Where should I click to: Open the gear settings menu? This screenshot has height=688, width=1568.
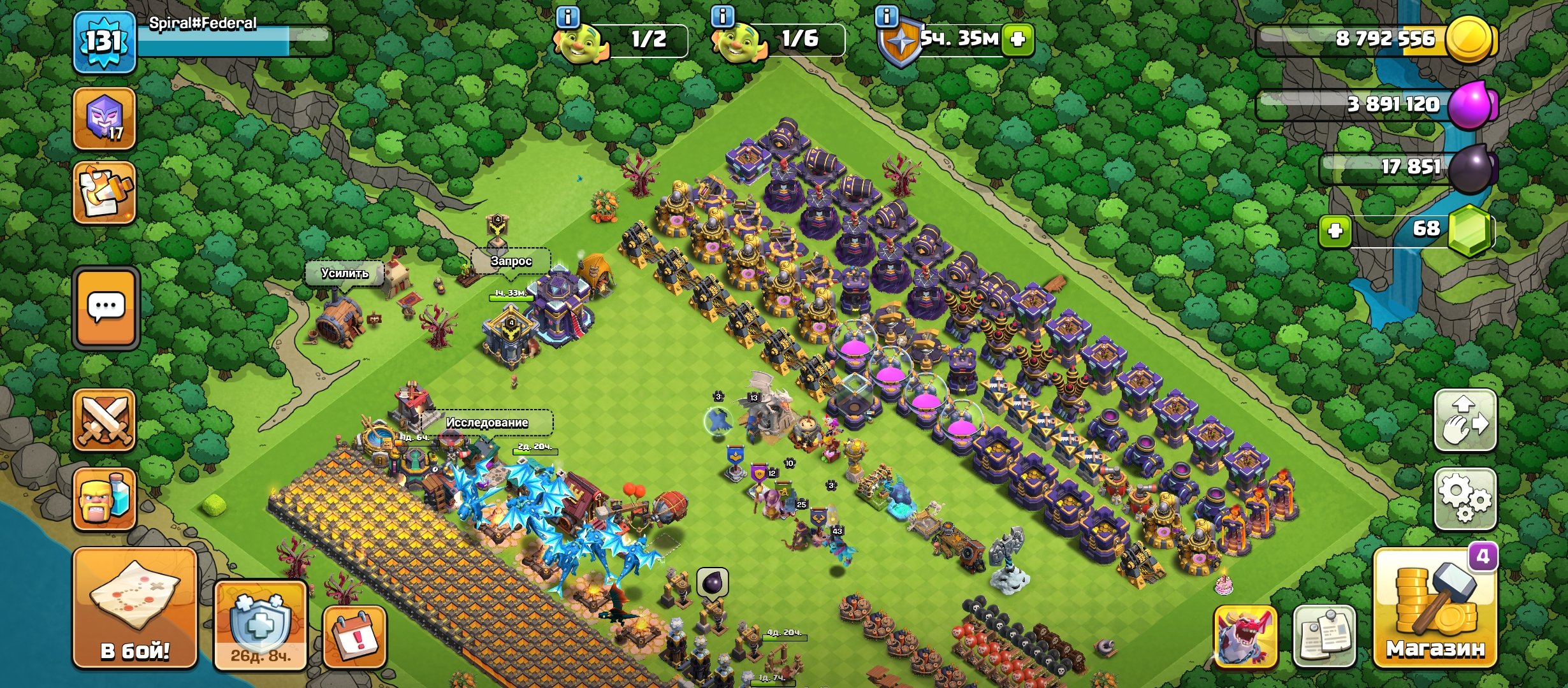[x=1465, y=499]
